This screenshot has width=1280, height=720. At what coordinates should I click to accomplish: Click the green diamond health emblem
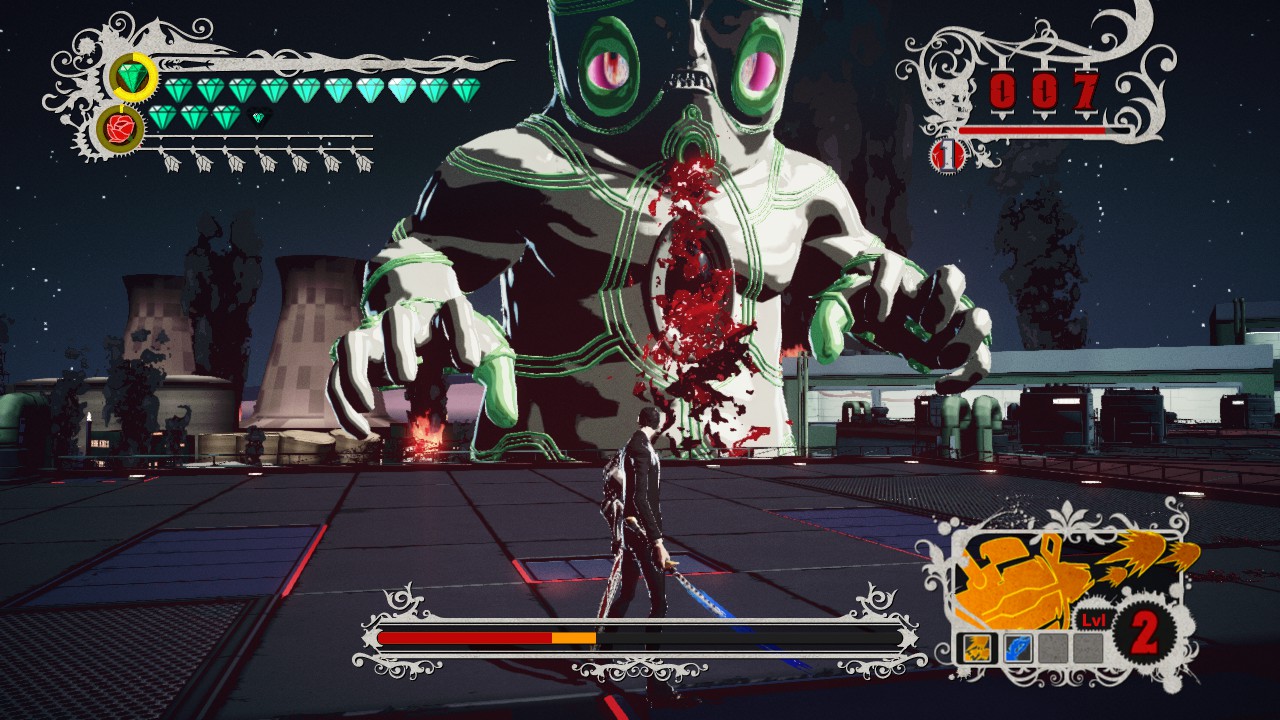click(x=133, y=77)
